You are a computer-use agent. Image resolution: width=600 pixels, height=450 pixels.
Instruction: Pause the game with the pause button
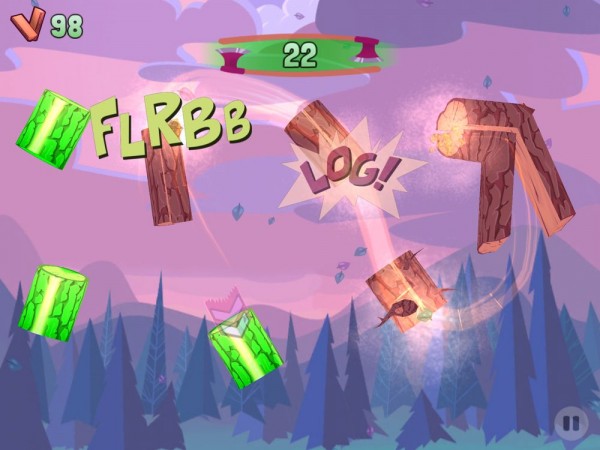coord(570,423)
